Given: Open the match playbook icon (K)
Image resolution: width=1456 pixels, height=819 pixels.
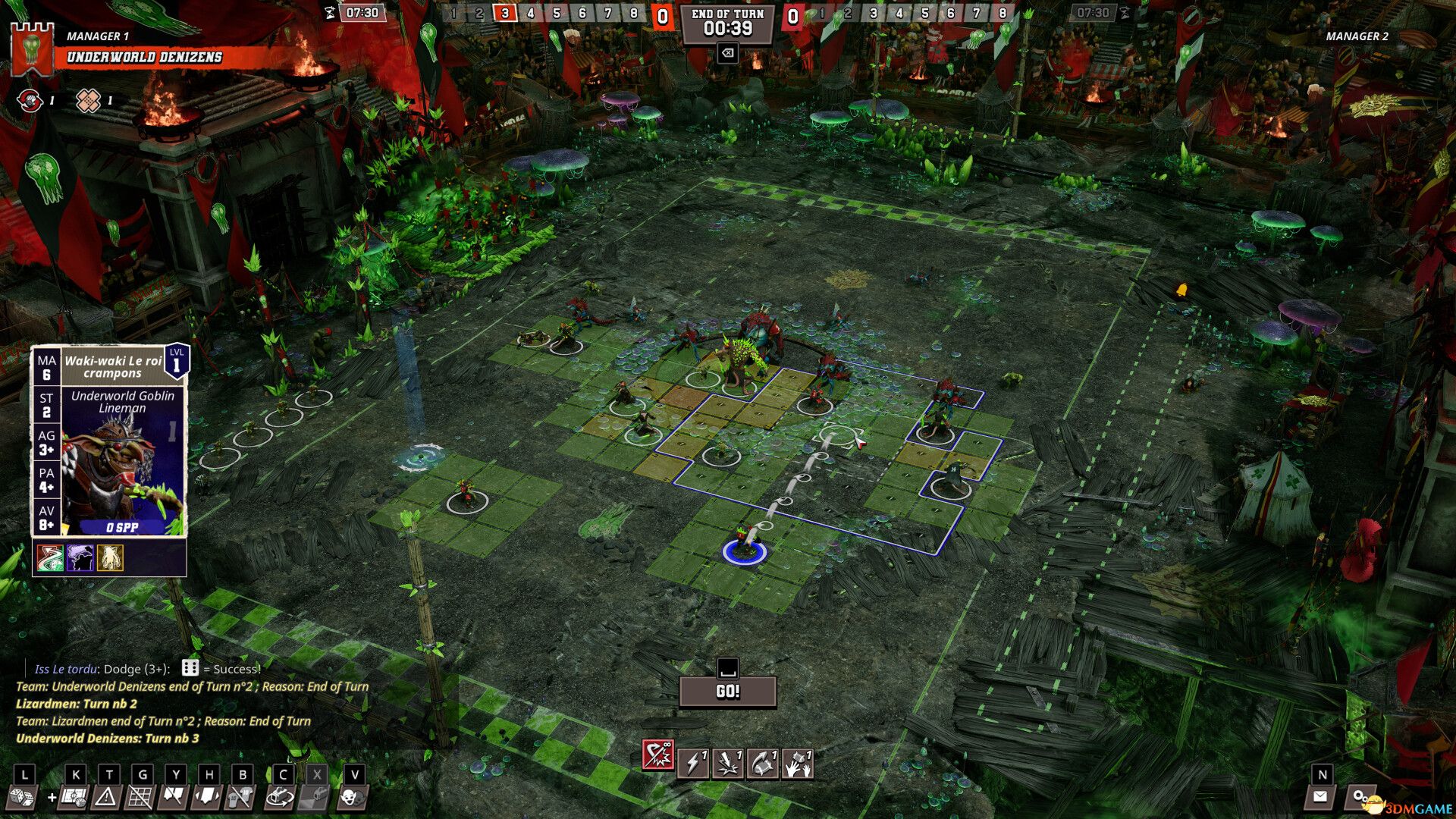Looking at the screenshot, I should [x=74, y=800].
